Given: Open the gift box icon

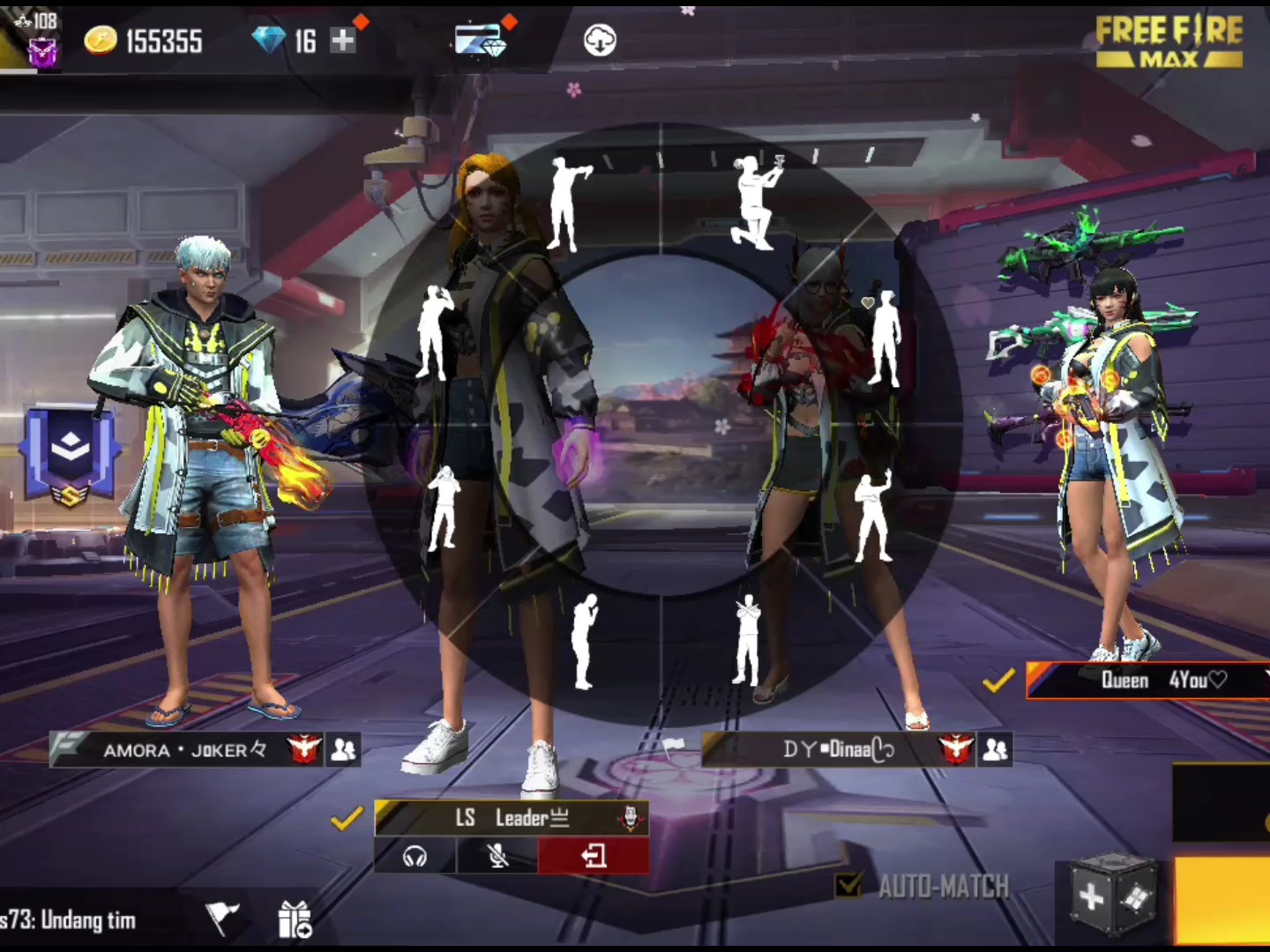Looking at the screenshot, I should 295,920.
